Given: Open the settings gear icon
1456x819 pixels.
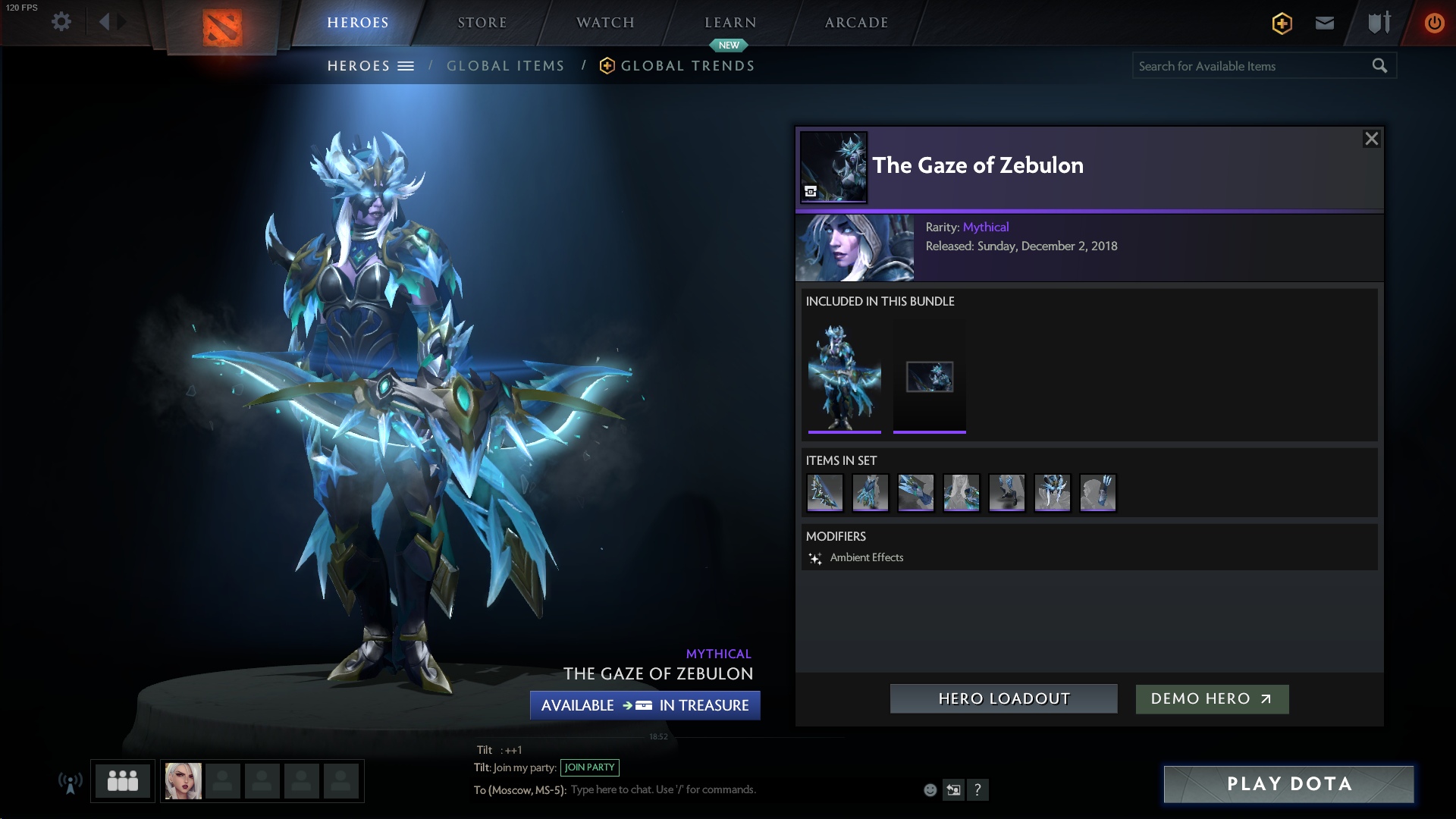Looking at the screenshot, I should click(x=61, y=22).
